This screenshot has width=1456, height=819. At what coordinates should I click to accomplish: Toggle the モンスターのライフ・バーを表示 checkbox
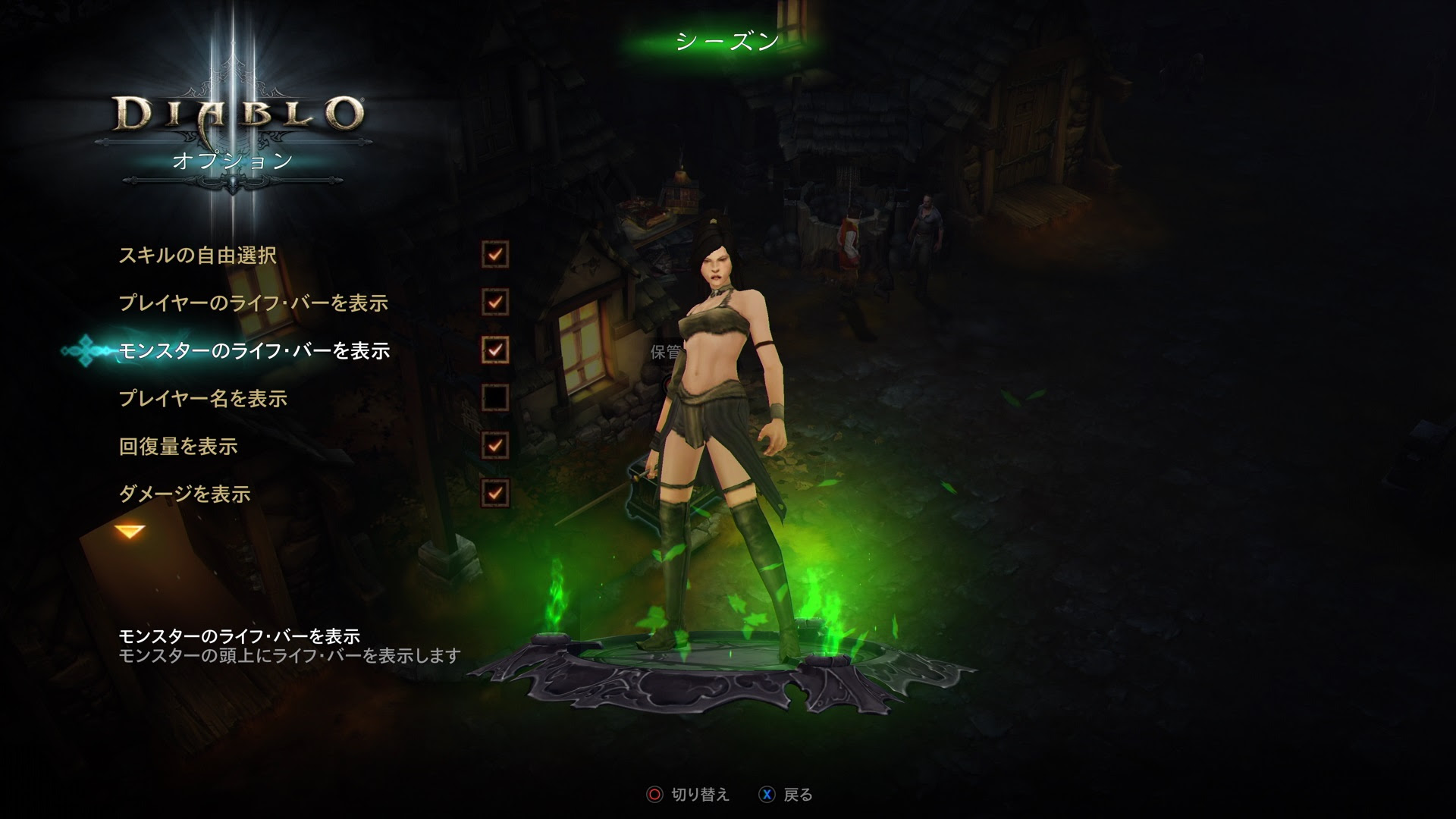494,350
